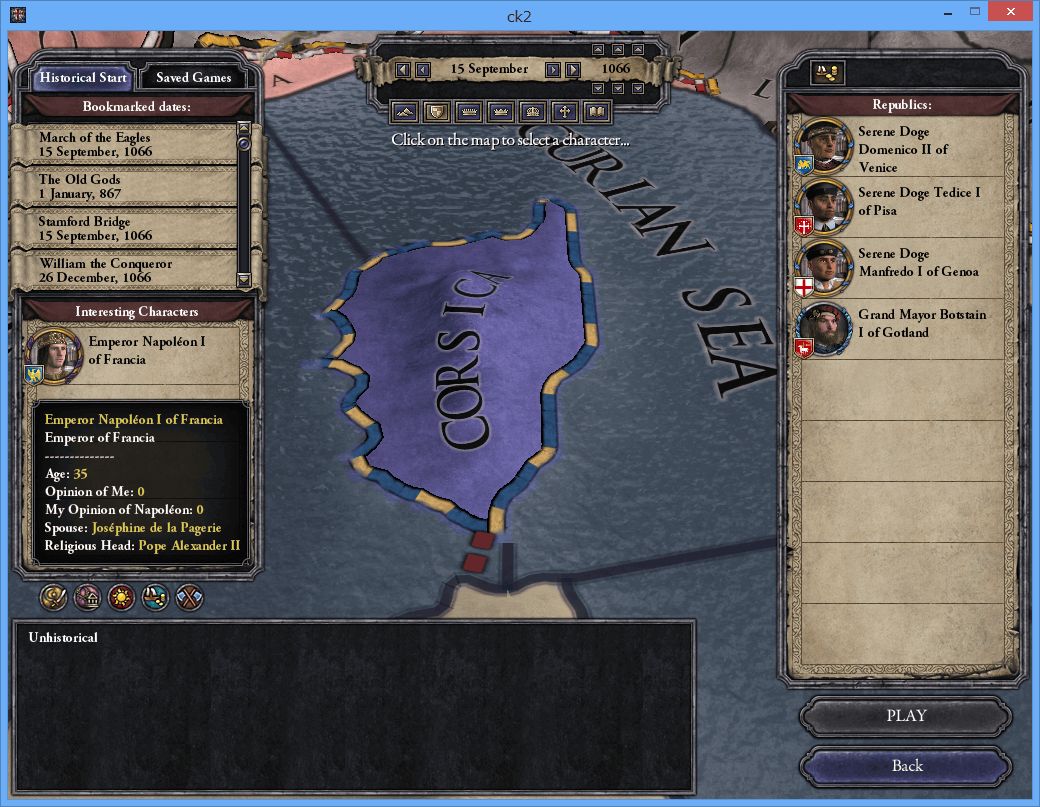Open the coin stack republics panel button
This screenshot has height=807, width=1040.
point(828,73)
